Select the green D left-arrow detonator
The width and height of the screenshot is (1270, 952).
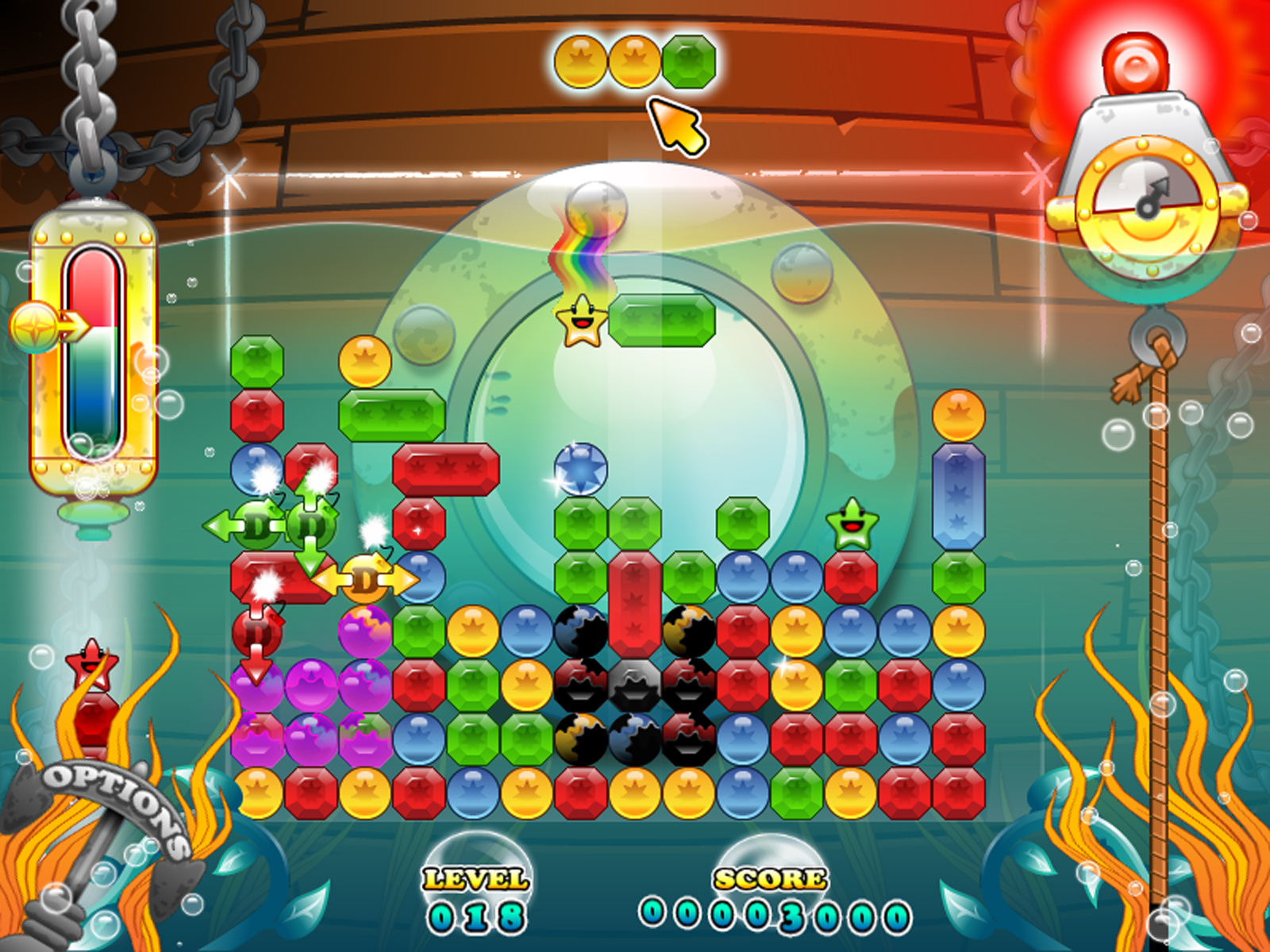point(256,525)
